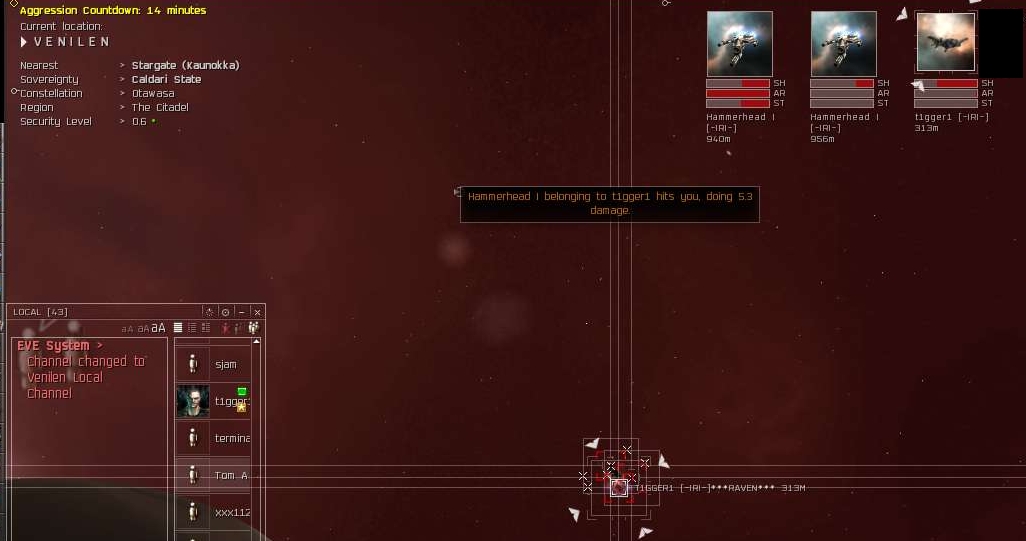The image size is (1026, 541).
Task: Expand the Venilen current location arrow
Action: pos(24,42)
